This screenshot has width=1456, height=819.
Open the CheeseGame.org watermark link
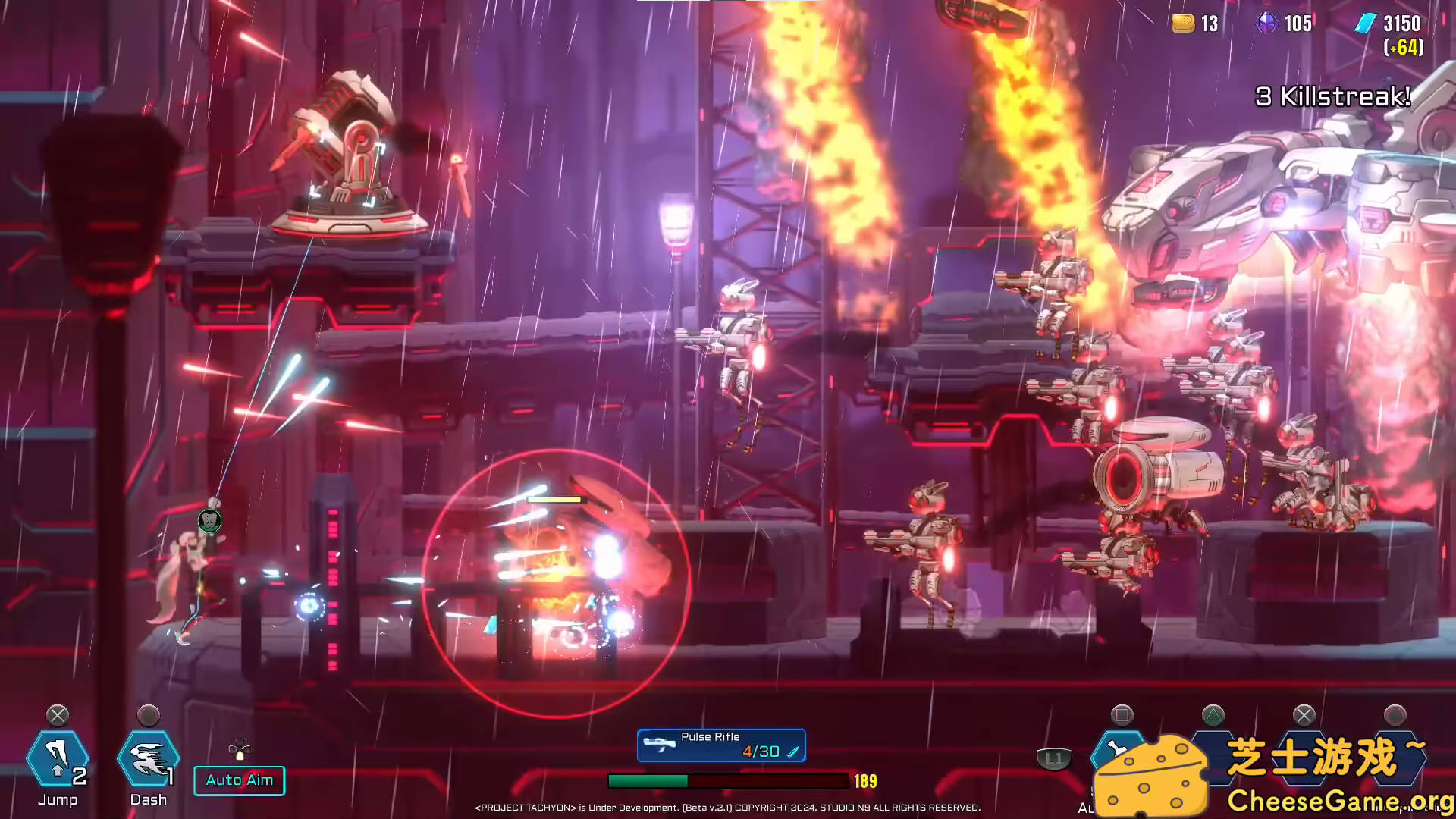(1339, 800)
